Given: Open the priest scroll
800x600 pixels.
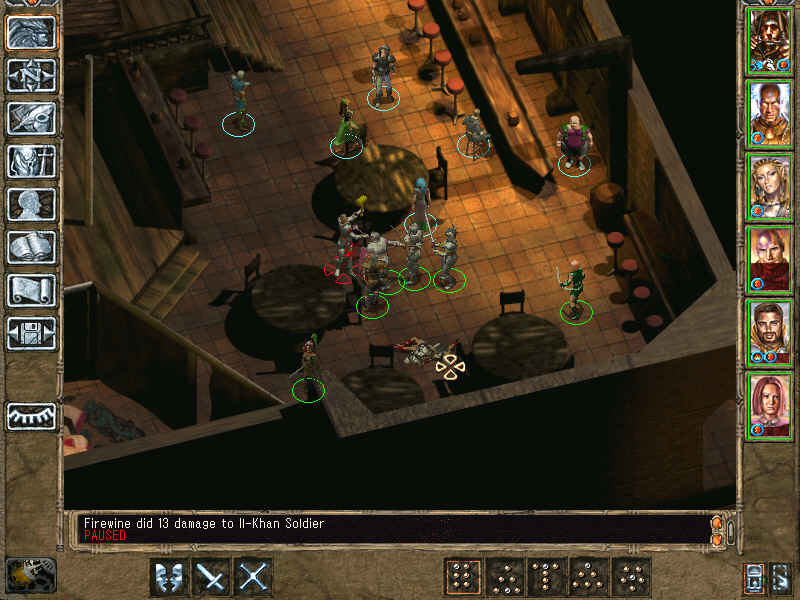Looking at the screenshot, I should (31, 290).
